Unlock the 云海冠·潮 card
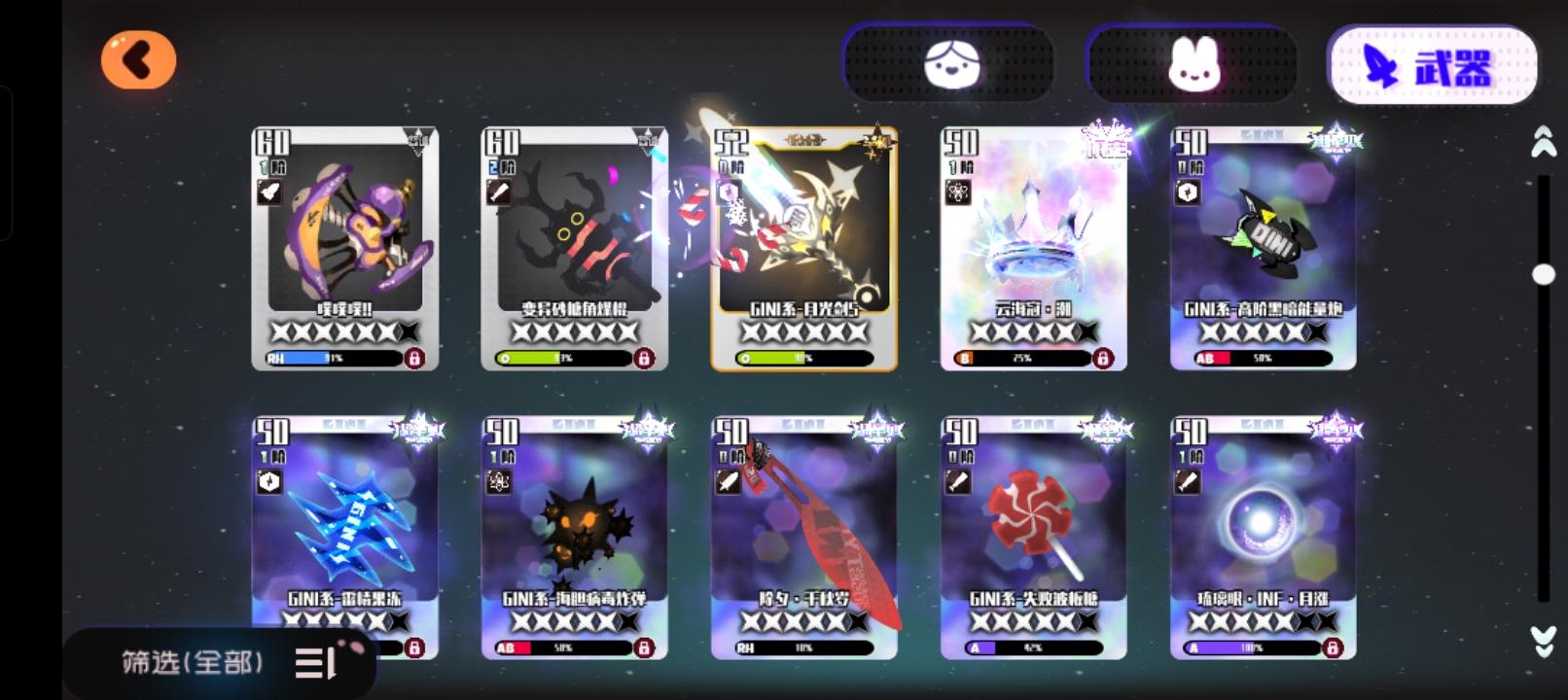Viewport: 1568px width, 700px height. click(1105, 359)
